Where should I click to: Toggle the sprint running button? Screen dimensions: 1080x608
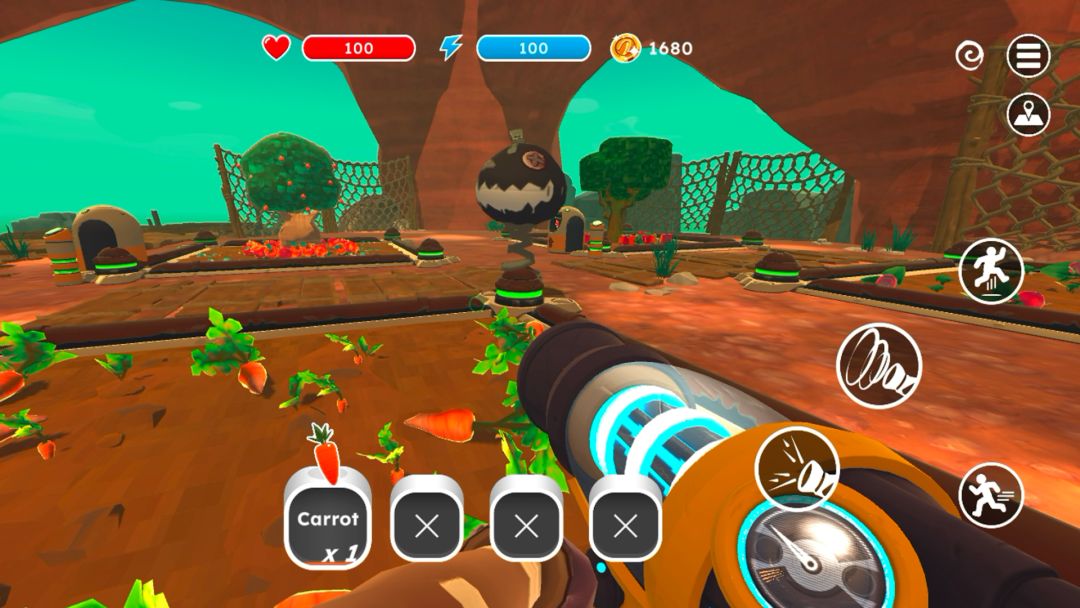[991, 496]
